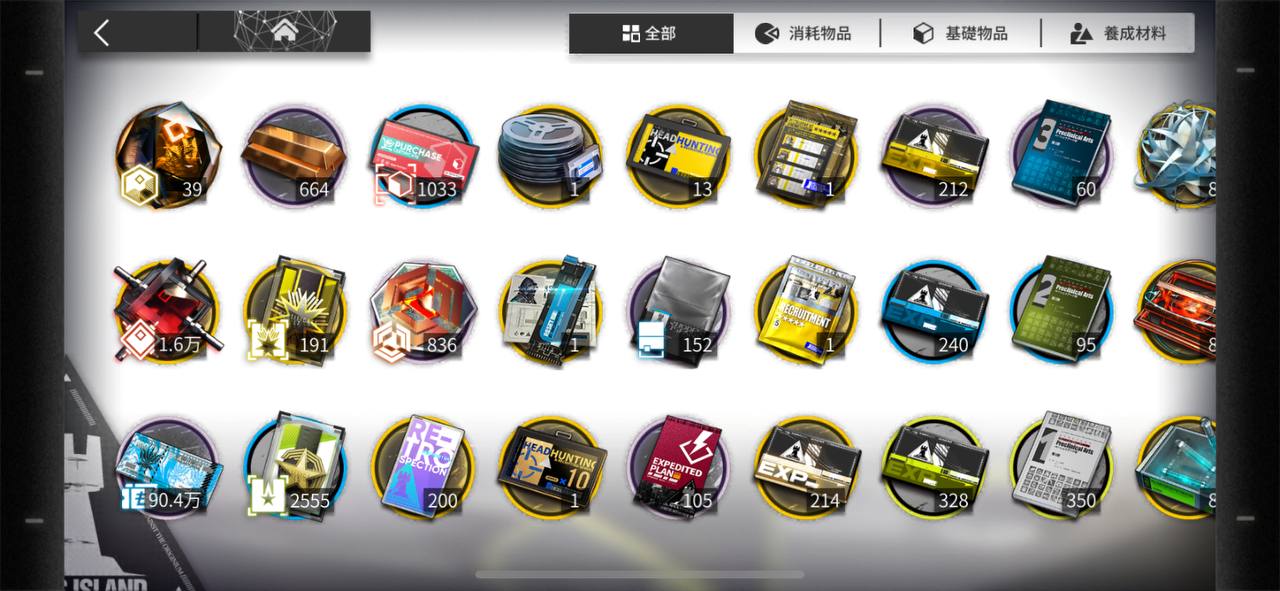Open the 消耗物品 category tab

[806, 33]
